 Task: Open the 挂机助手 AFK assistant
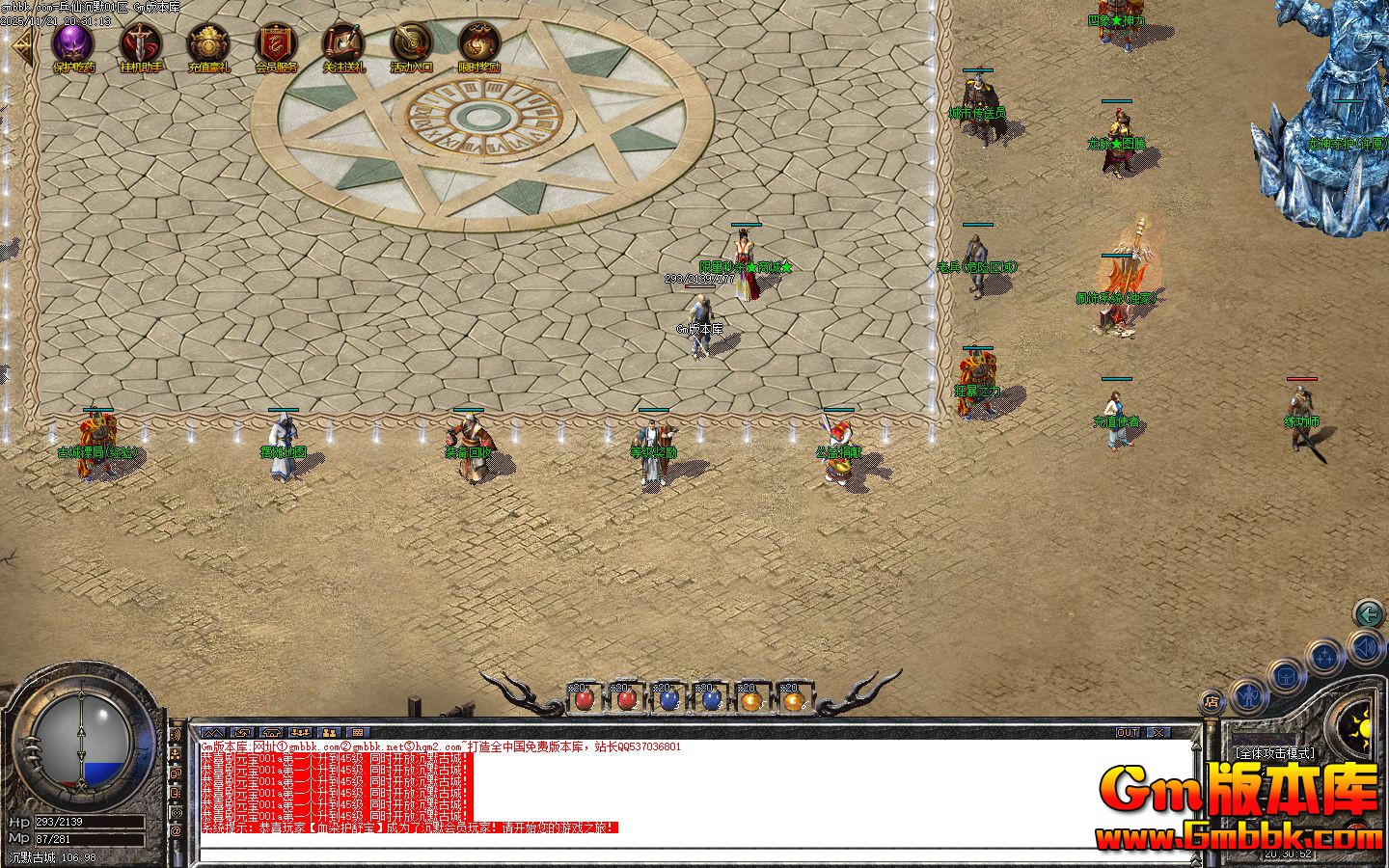[140, 41]
